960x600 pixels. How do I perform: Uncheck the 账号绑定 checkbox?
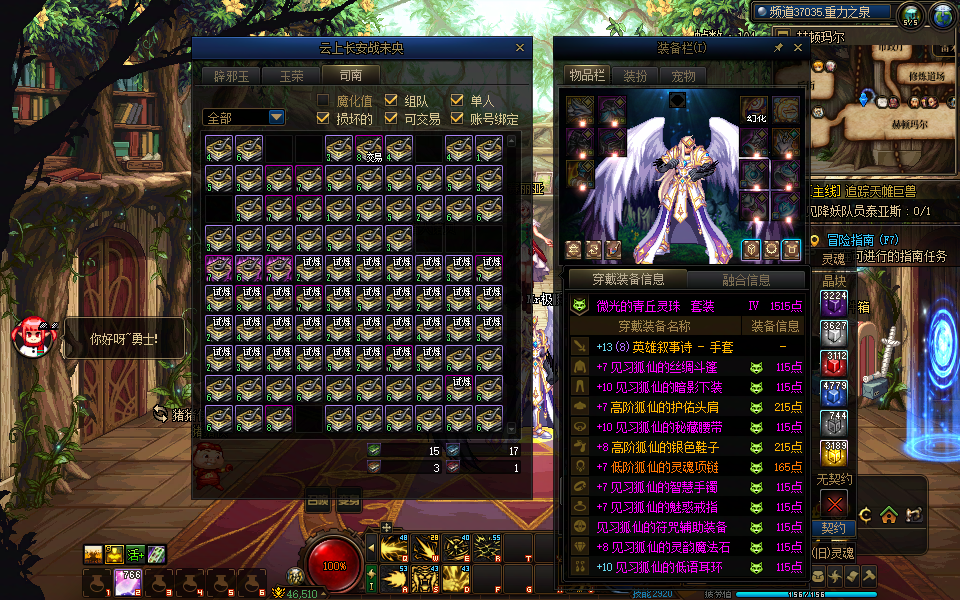pos(457,118)
